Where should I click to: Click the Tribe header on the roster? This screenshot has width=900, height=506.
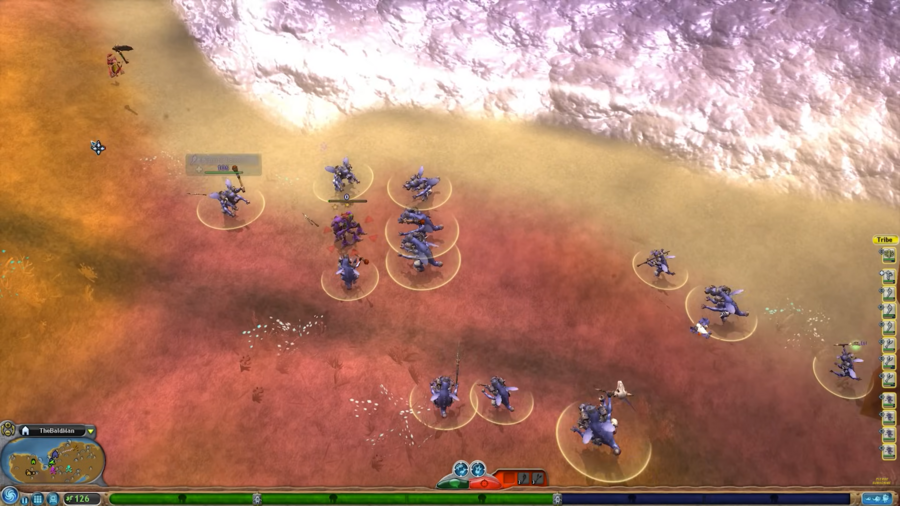(886, 240)
